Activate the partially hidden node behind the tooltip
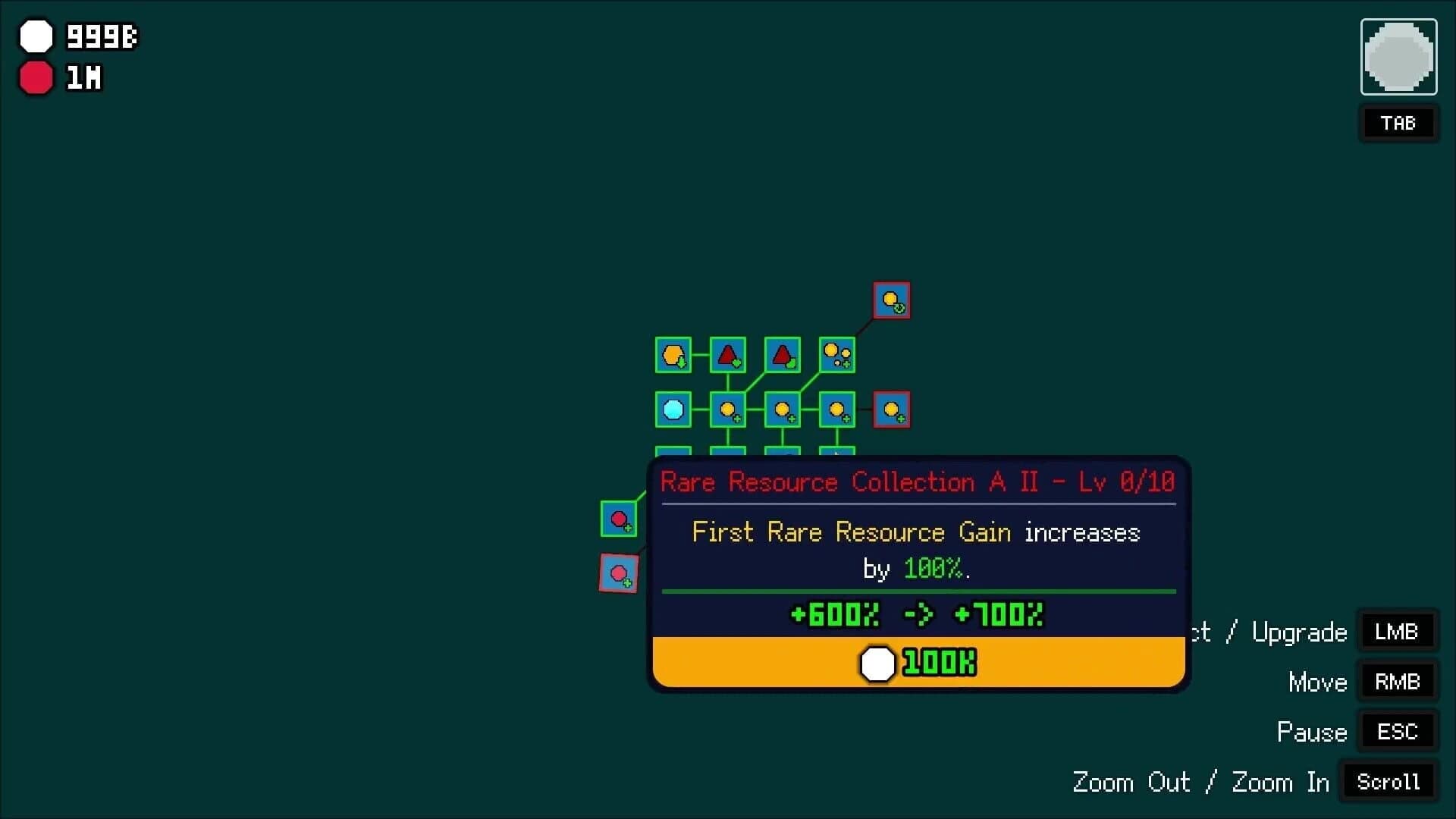1456x819 pixels. tap(838, 453)
